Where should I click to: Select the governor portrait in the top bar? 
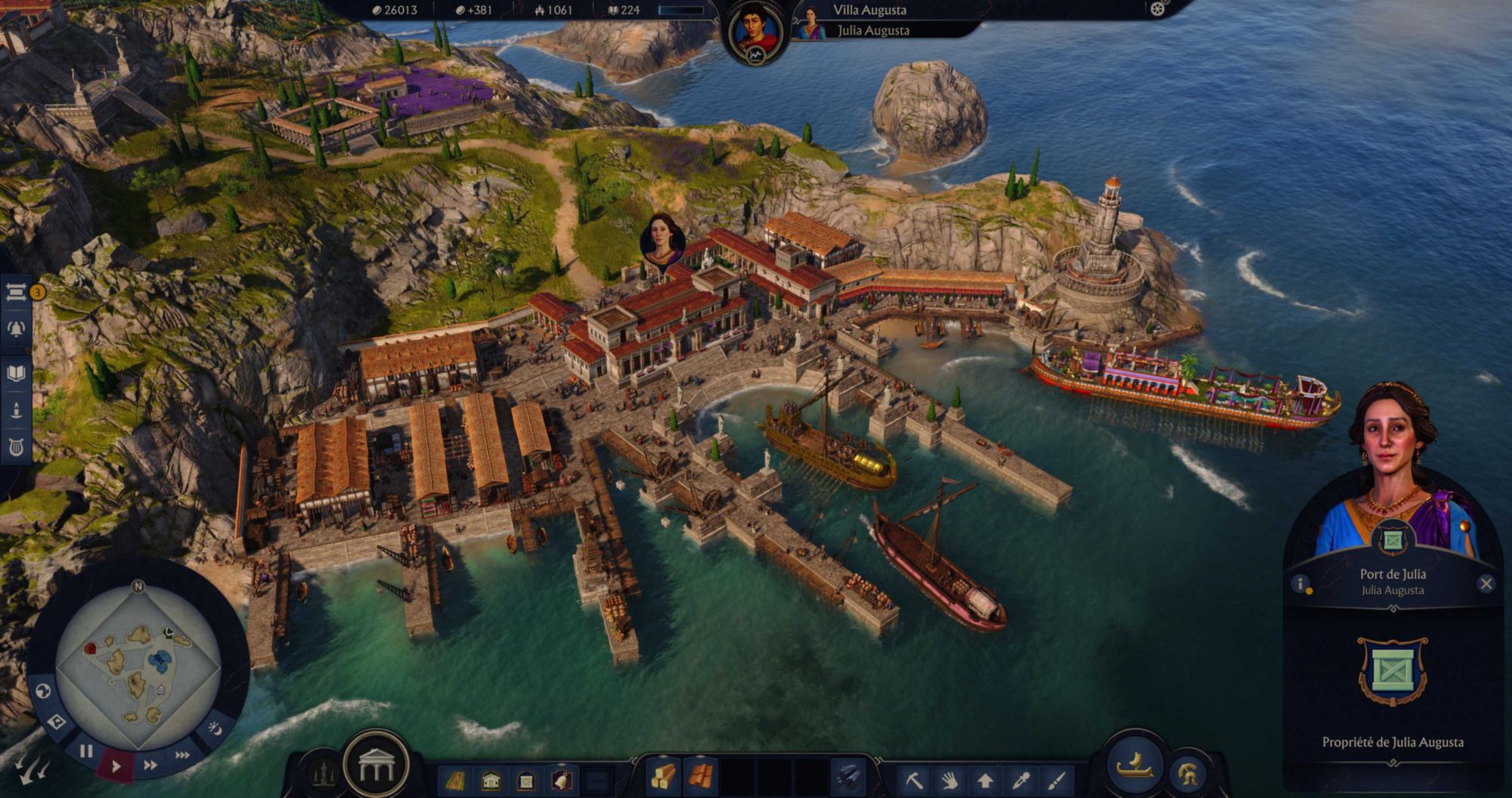(754, 33)
